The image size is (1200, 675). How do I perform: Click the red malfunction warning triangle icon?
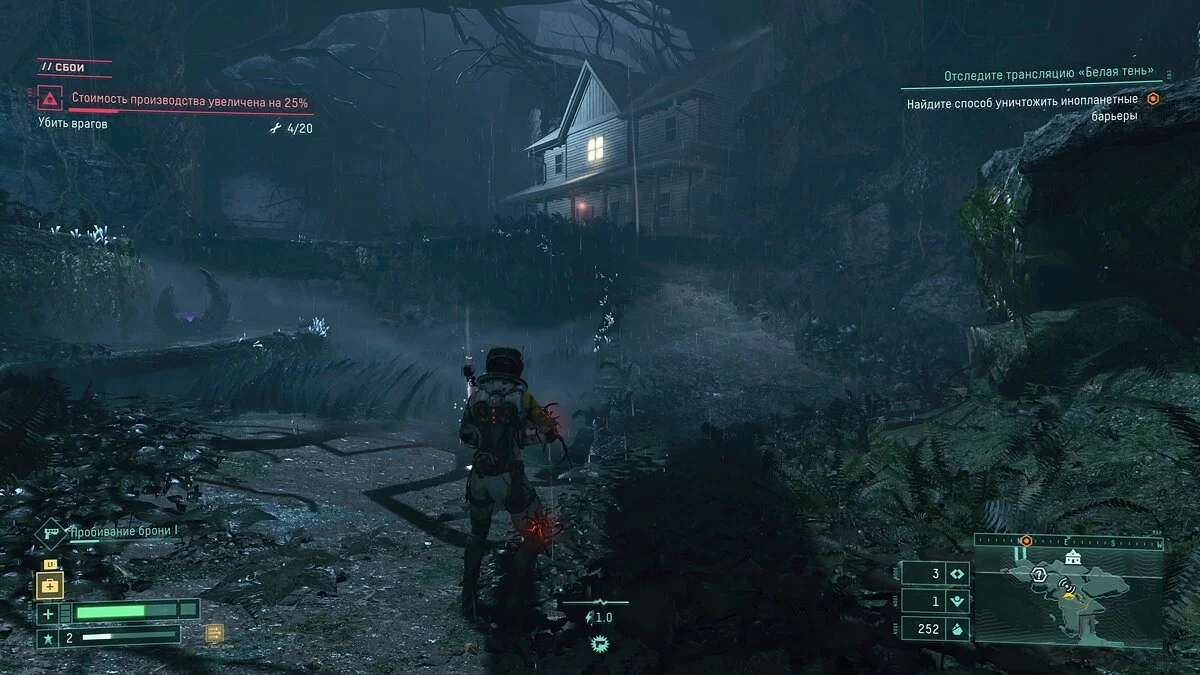pos(49,99)
